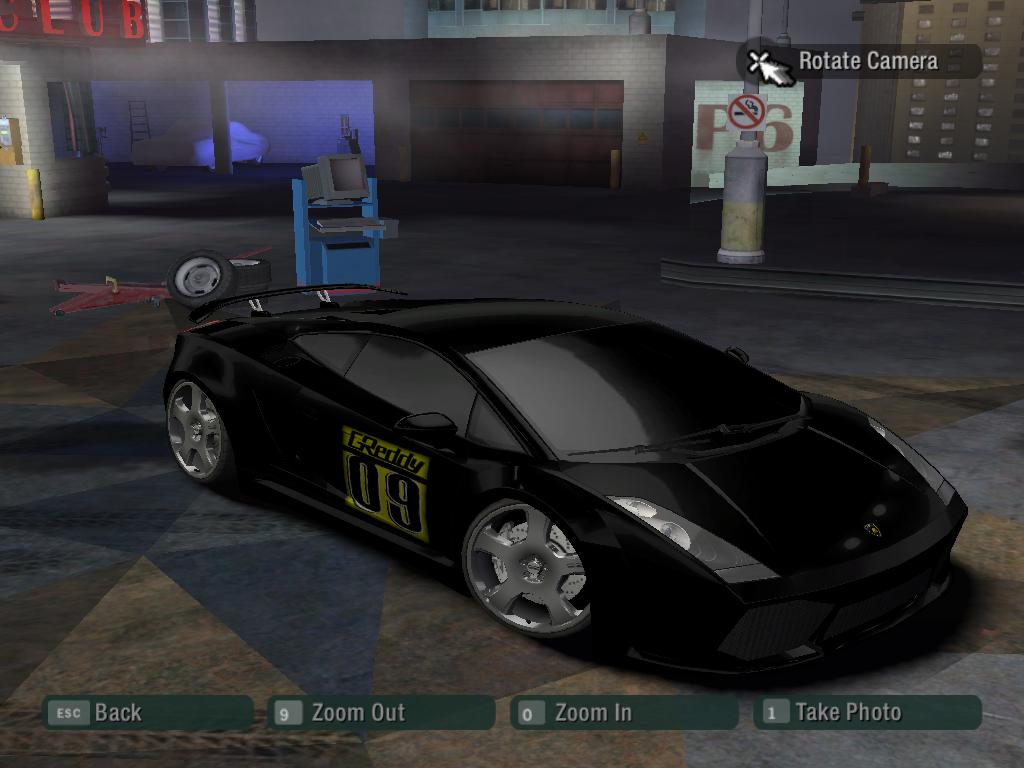The image size is (1024, 768).
Task: Activate the Take Photo button
Action: [x=868, y=713]
